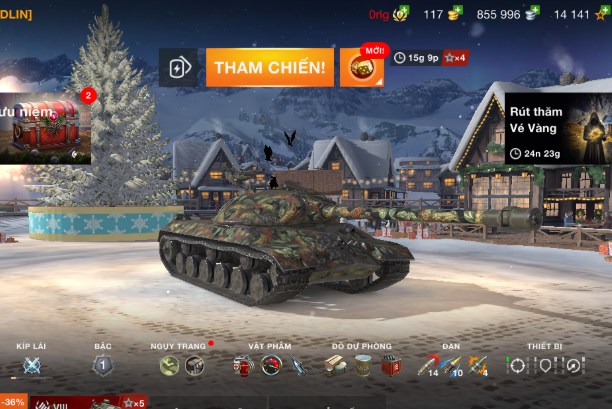
Task: Open the crew under KÍP LÁI
Action: (31, 365)
